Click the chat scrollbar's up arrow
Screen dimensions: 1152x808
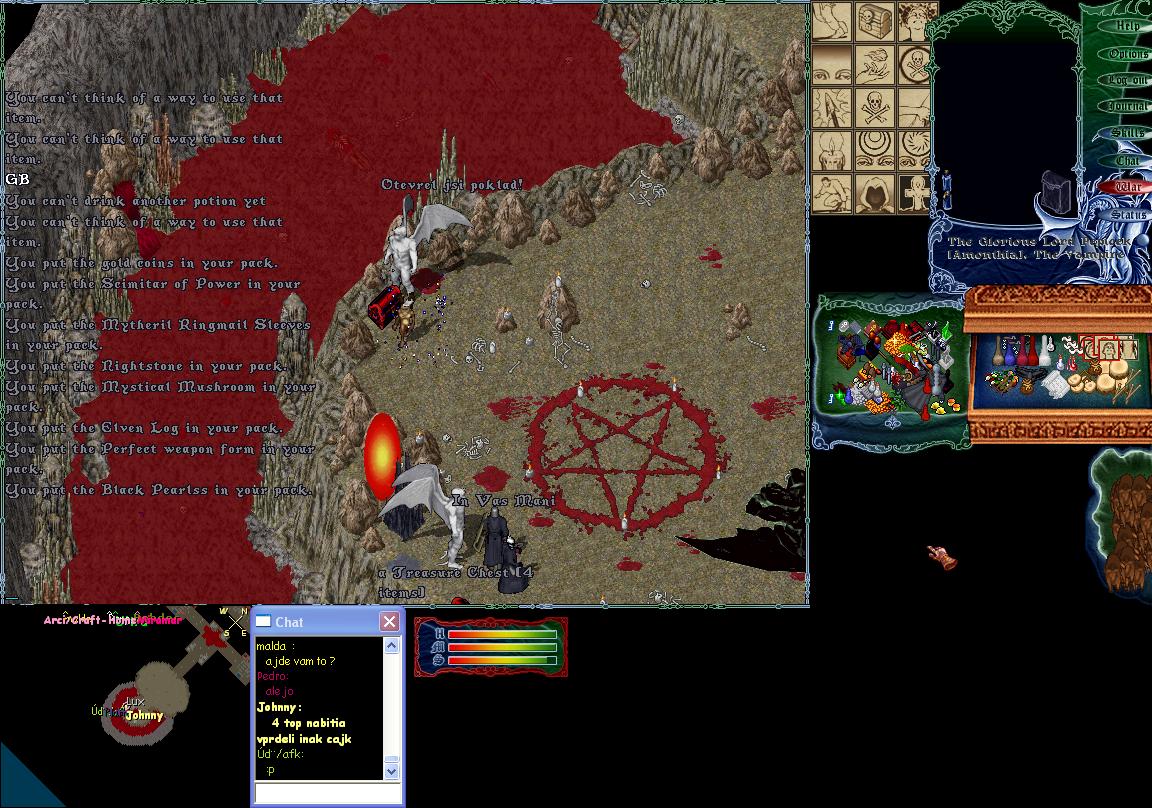391,646
